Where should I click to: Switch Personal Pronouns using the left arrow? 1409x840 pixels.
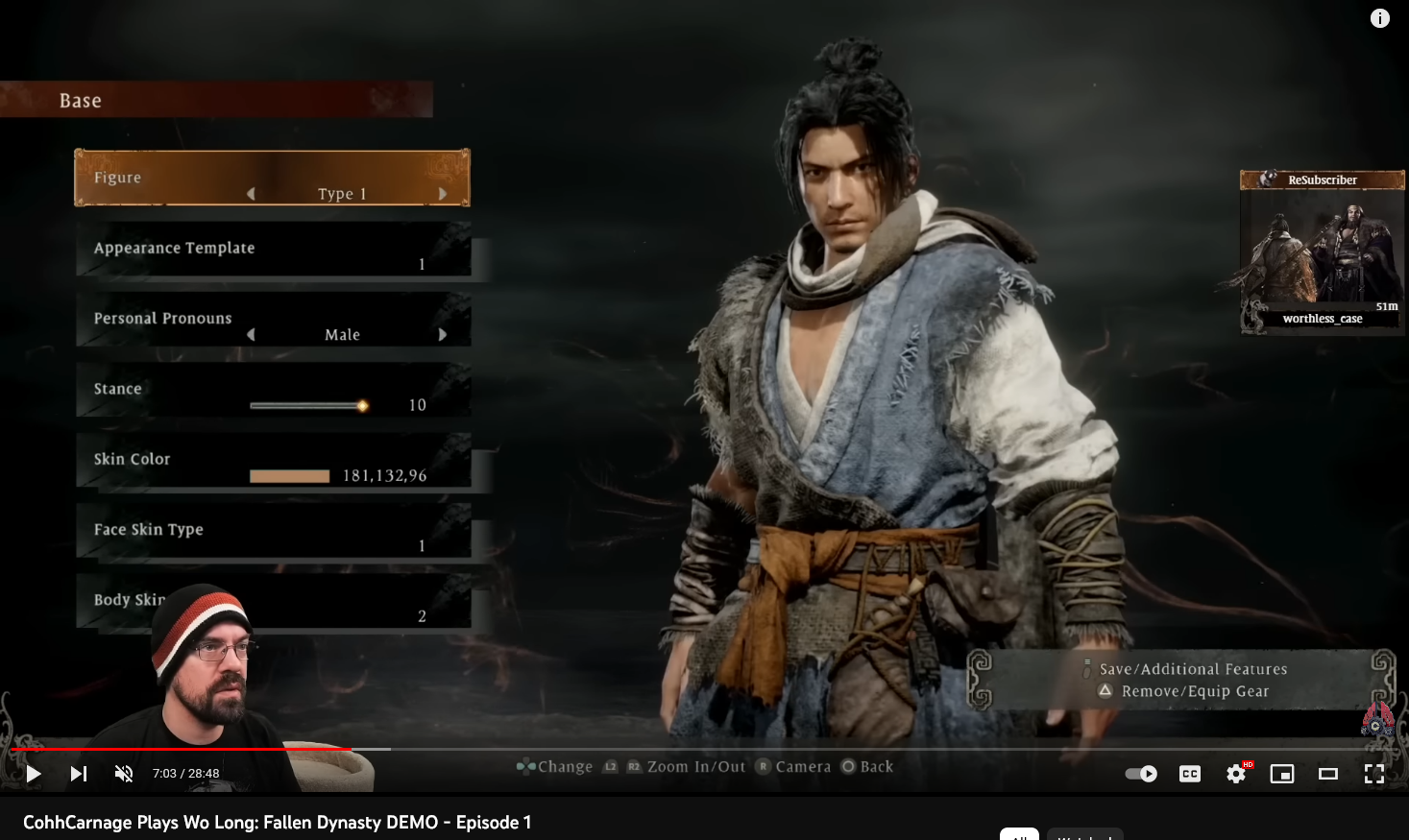pyautogui.click(x=251, y=335)
